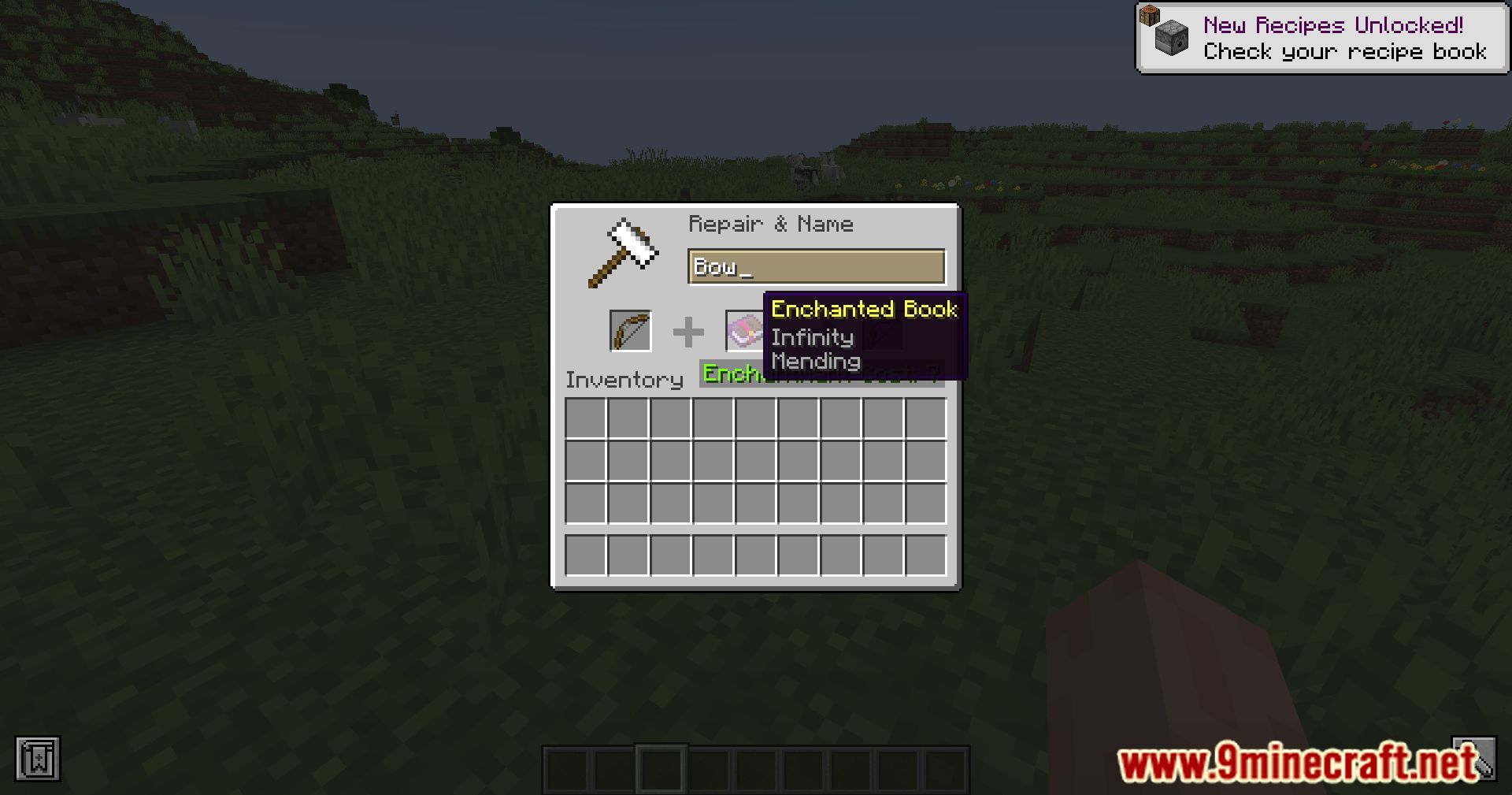The height and width of the screenshot is (795, 1512).
Task: Click the plus sign between the anvil slots
Action: click(688, 332)
